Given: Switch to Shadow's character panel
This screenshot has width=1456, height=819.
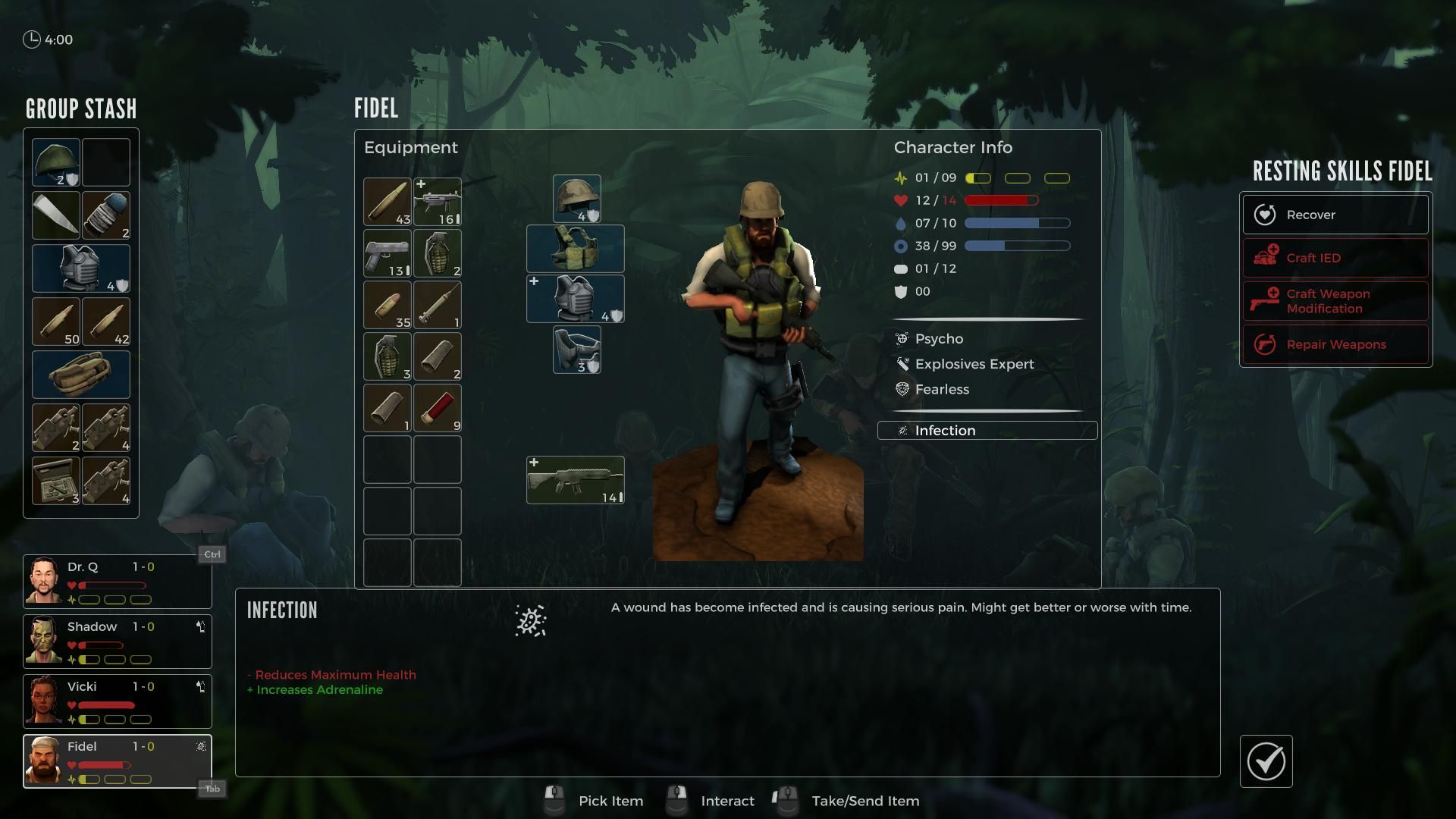Looking at the screenshot, I should click(118, 642).
